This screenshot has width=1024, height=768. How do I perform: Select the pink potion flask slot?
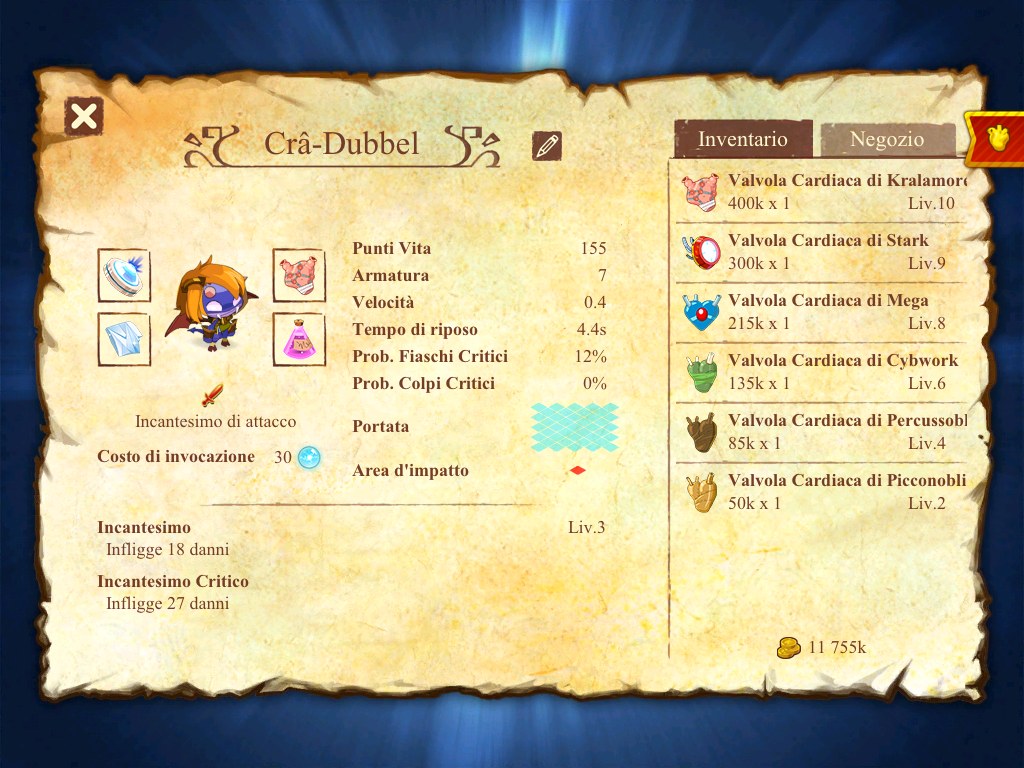[x=299, y=339]
